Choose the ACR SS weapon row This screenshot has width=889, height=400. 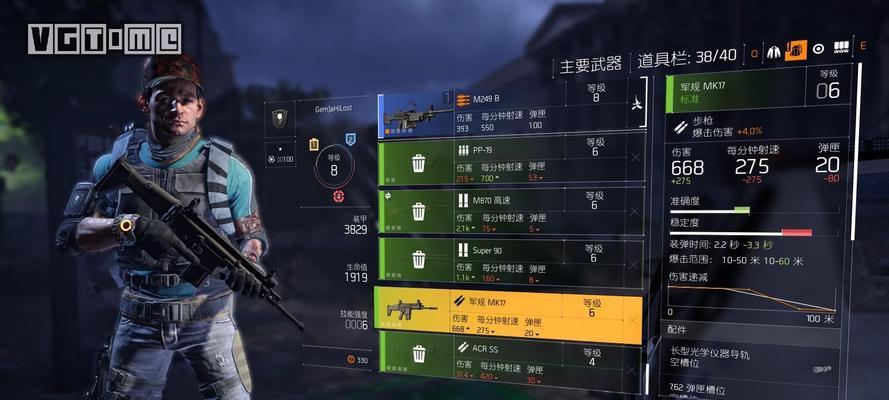pos(505,358)
